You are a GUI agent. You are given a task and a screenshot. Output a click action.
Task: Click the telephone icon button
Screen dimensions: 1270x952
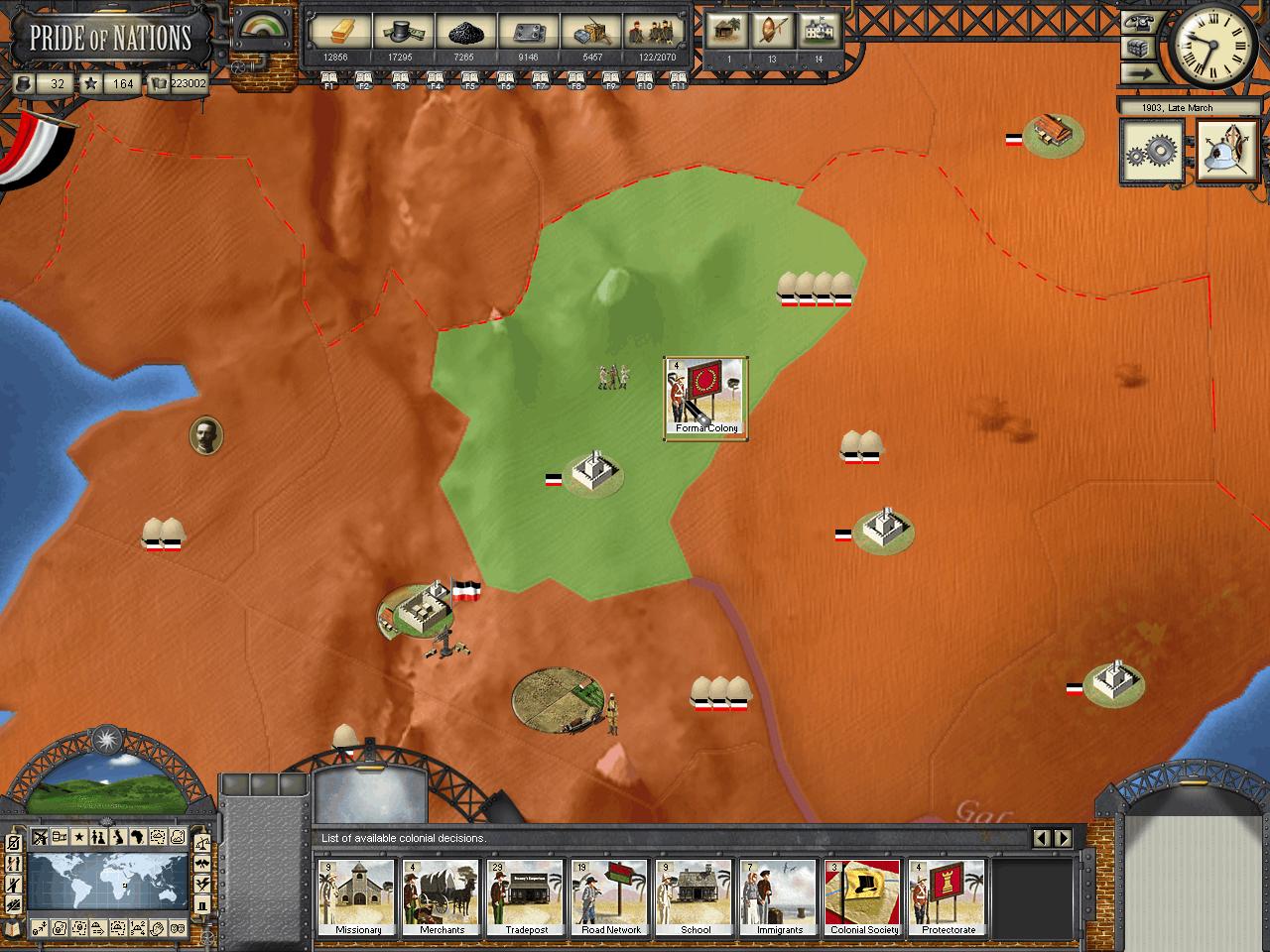click(1140, 22)
